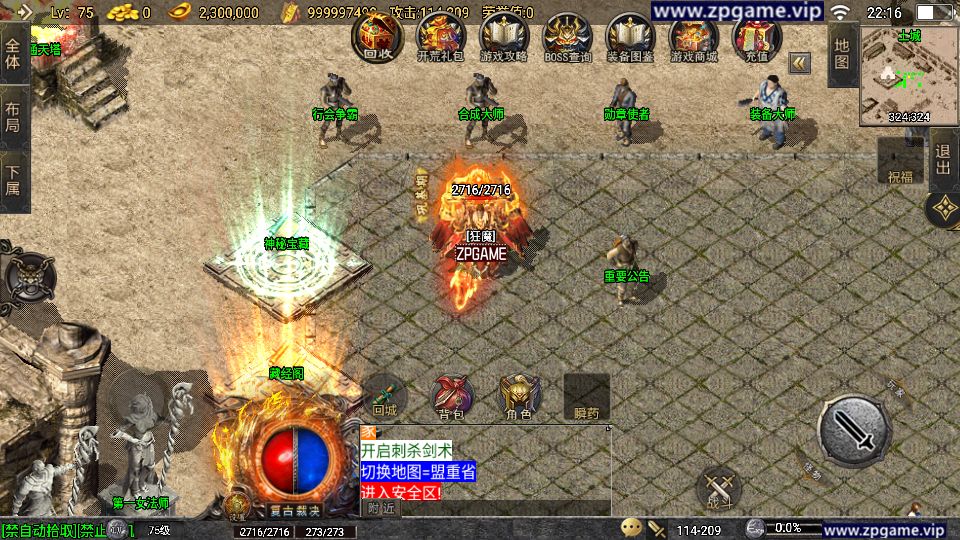Viewport: 960px width, 540px height.
Task: Open the 装备图鉴 equipment codex
Action: click(x=630, y=38)
